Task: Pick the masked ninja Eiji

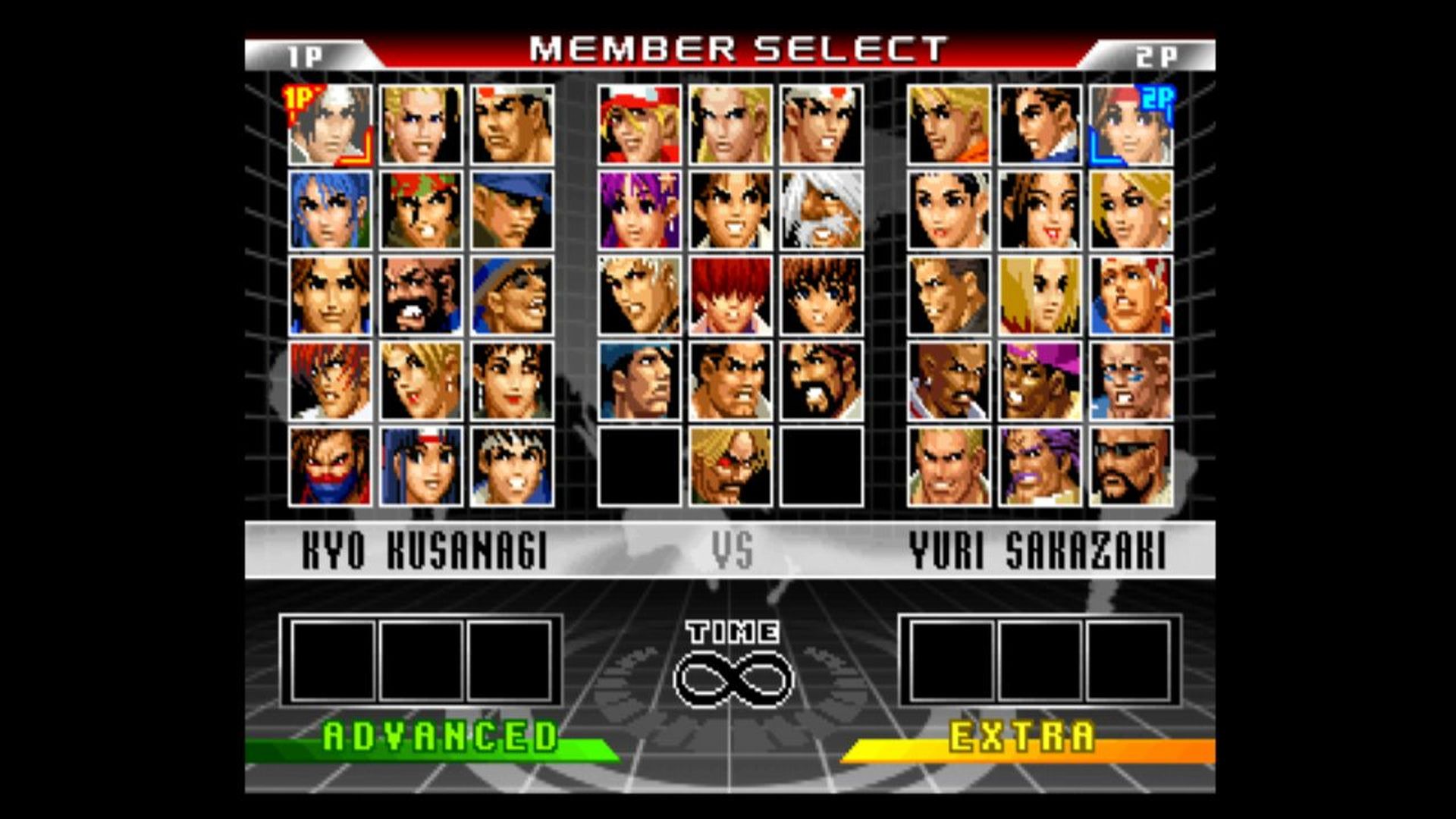Action: [x=330, y=466]
